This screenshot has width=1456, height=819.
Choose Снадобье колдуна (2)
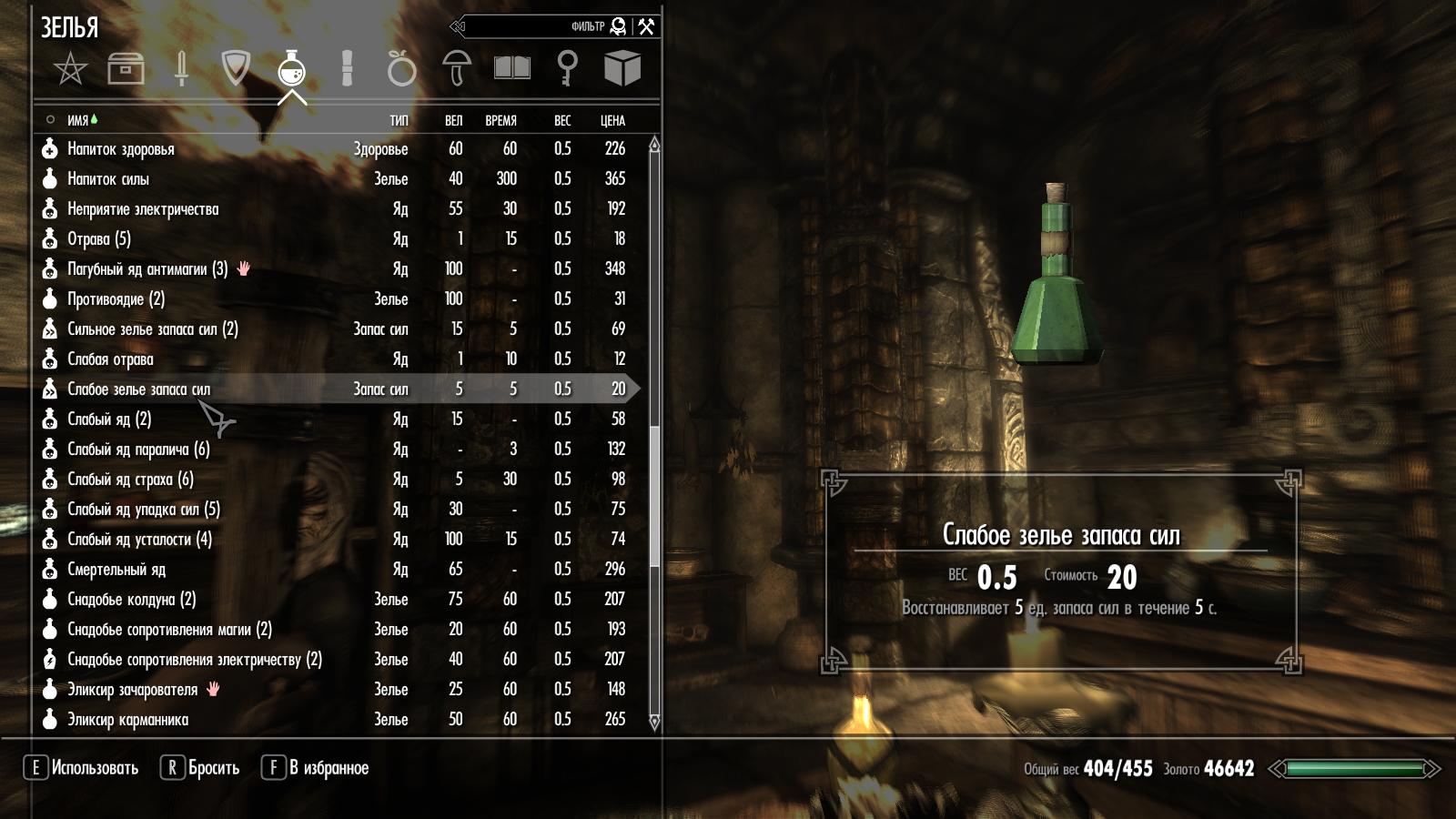click(x=131, y=600)
